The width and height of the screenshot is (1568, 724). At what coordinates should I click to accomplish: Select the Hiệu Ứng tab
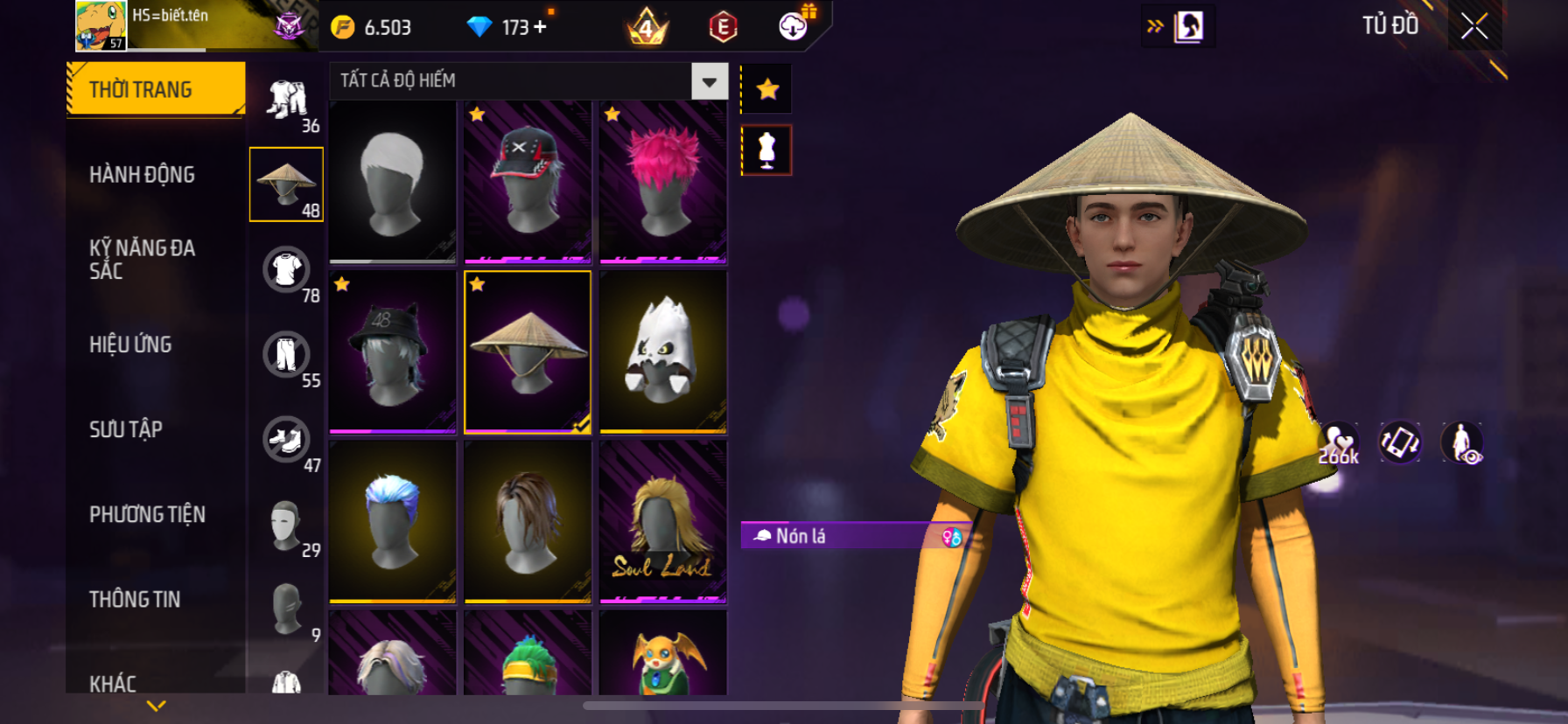pos(130,345)
